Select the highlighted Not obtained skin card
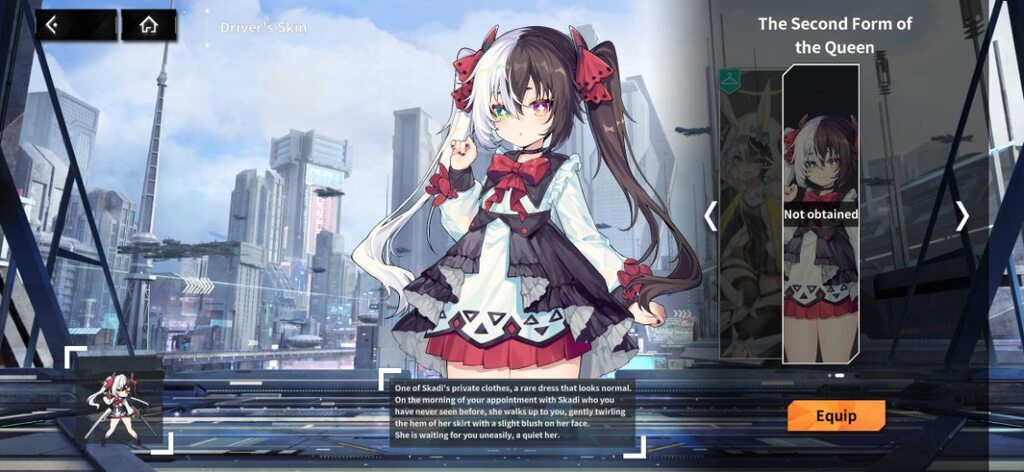Screen dimensions: 1024x472 click(820, 214)
